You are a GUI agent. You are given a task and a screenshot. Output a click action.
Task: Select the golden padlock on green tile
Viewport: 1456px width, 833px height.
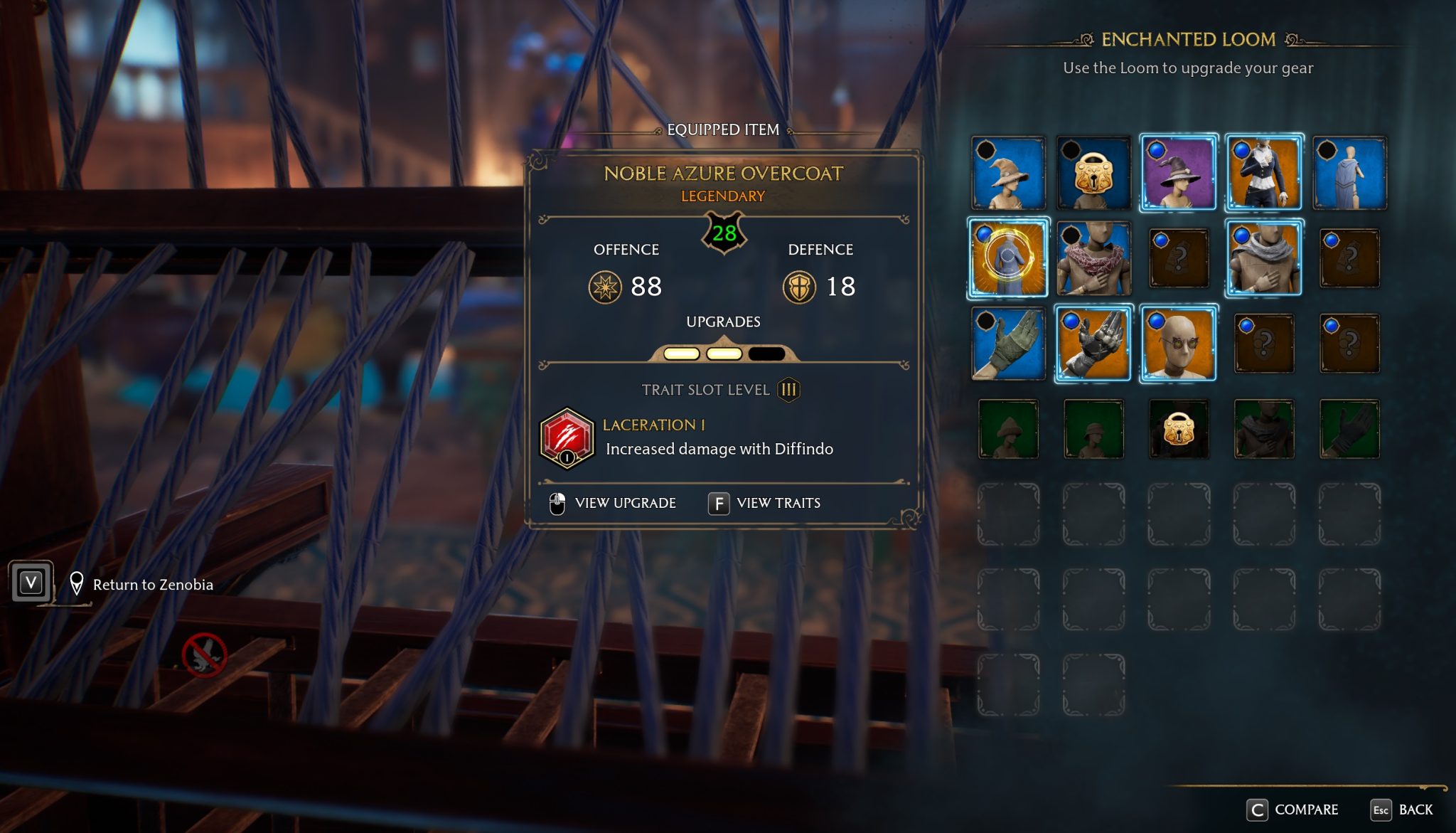coord(1178,429)
